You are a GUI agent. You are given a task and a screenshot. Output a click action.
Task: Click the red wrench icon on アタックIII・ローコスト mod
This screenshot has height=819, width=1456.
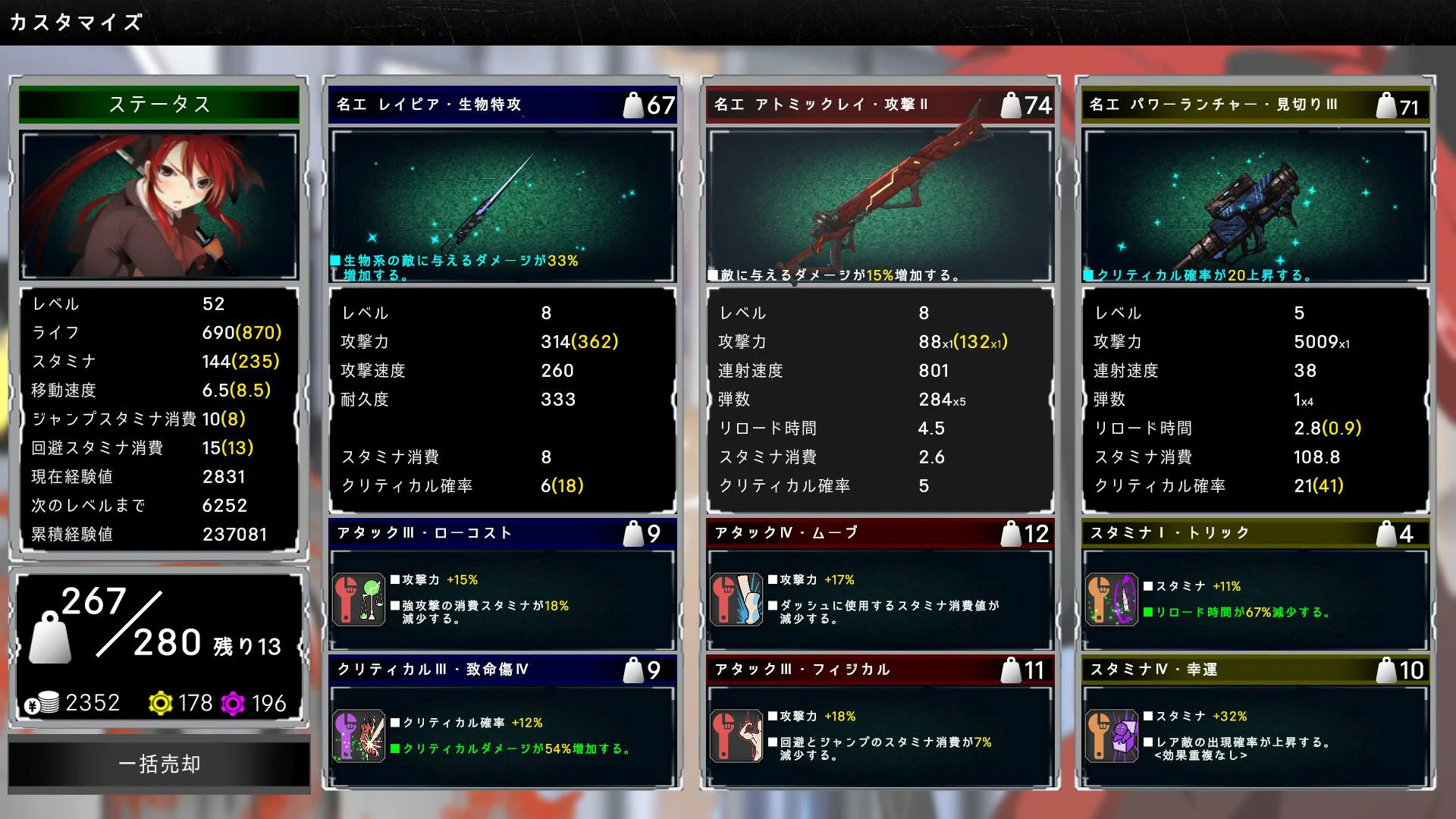(359, 598)
